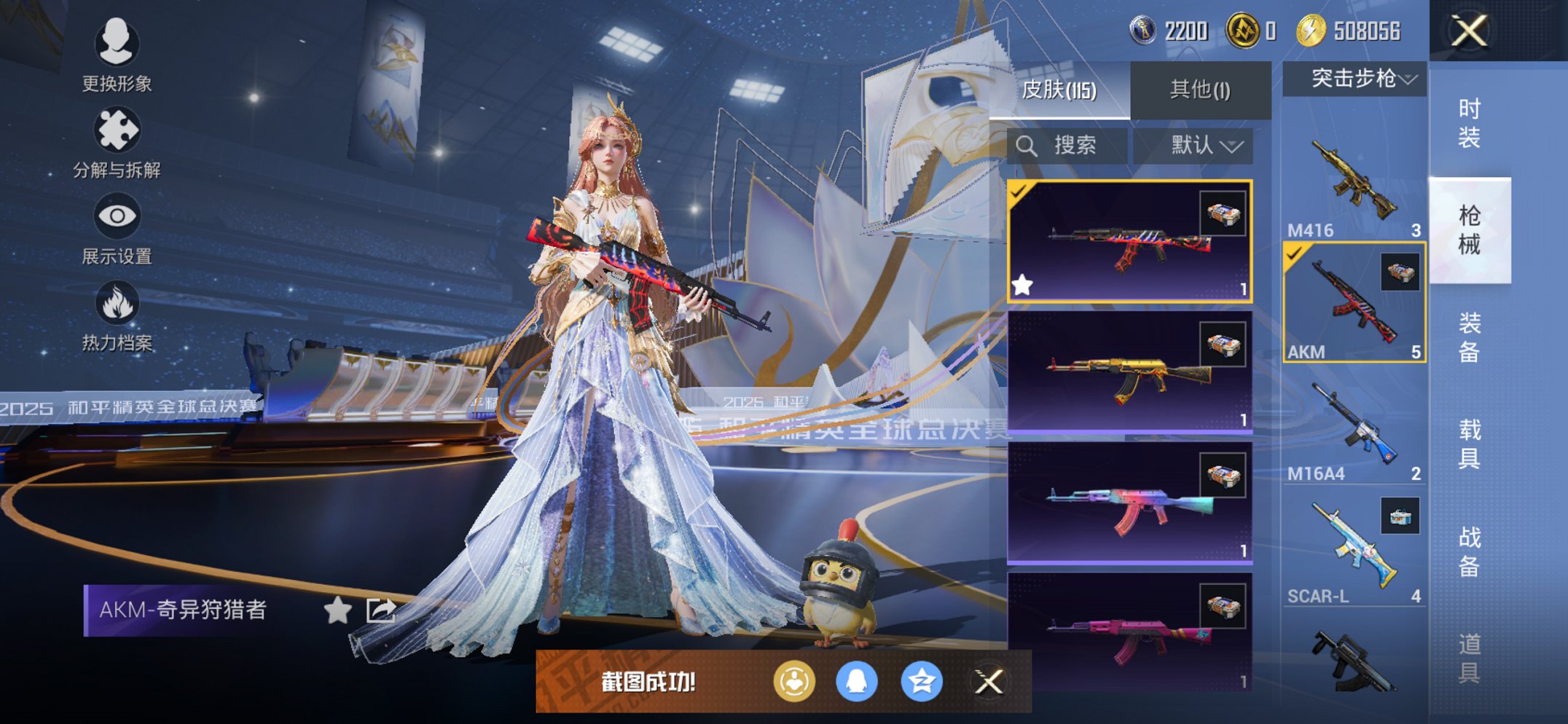Screen dimensions: 1568x724
Task: Switch to the 其他(1) tab
Action: click(x=1200, y=90)
